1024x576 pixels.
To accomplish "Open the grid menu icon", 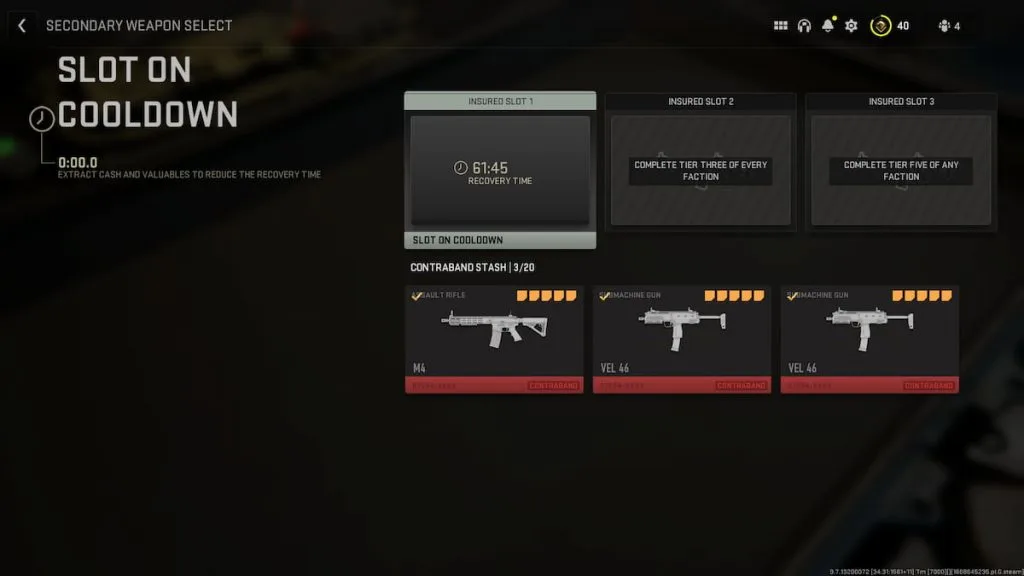I will (781, 26).
